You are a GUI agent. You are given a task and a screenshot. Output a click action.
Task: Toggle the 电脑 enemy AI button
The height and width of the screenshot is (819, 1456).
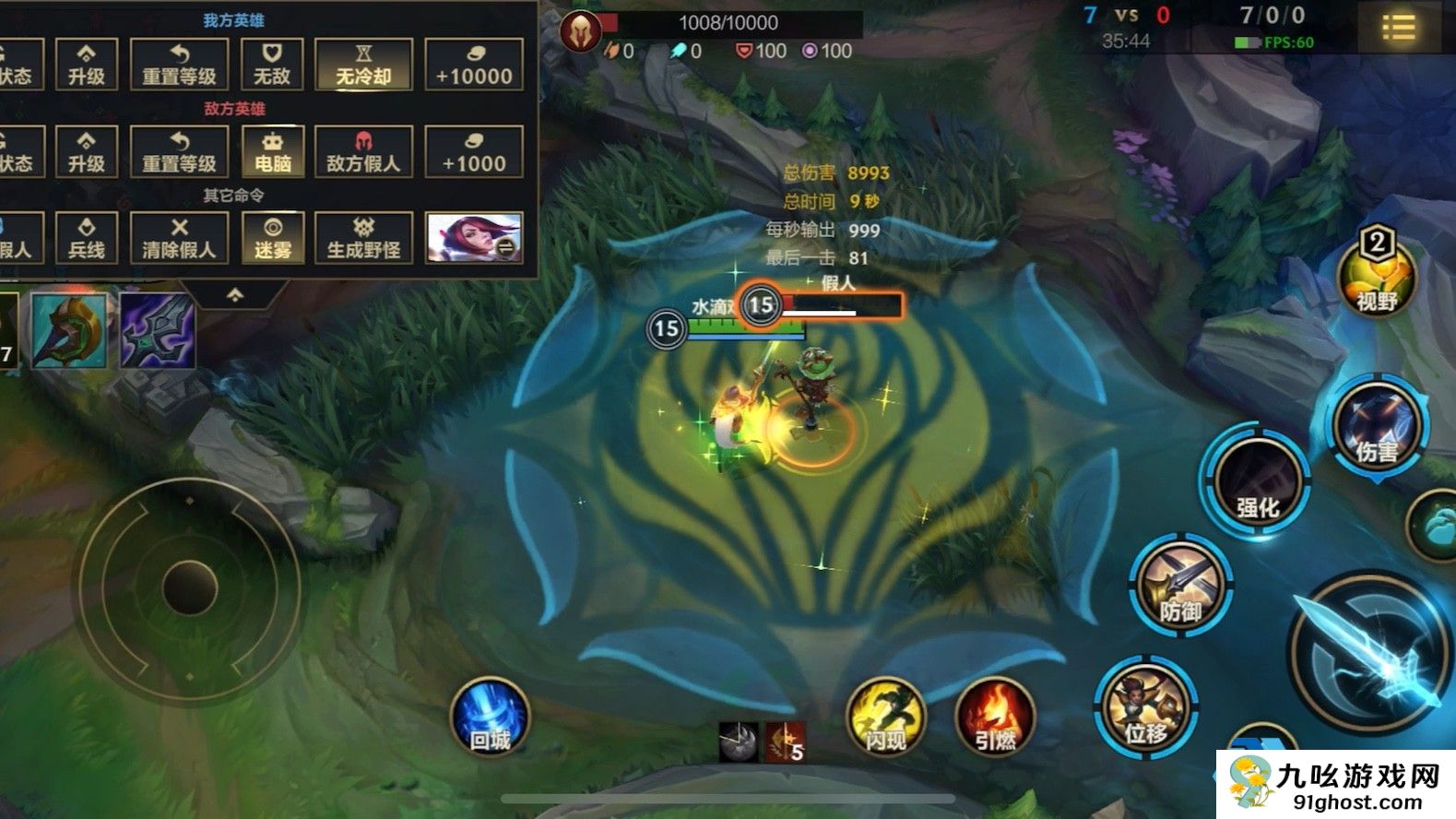point(272,151)
